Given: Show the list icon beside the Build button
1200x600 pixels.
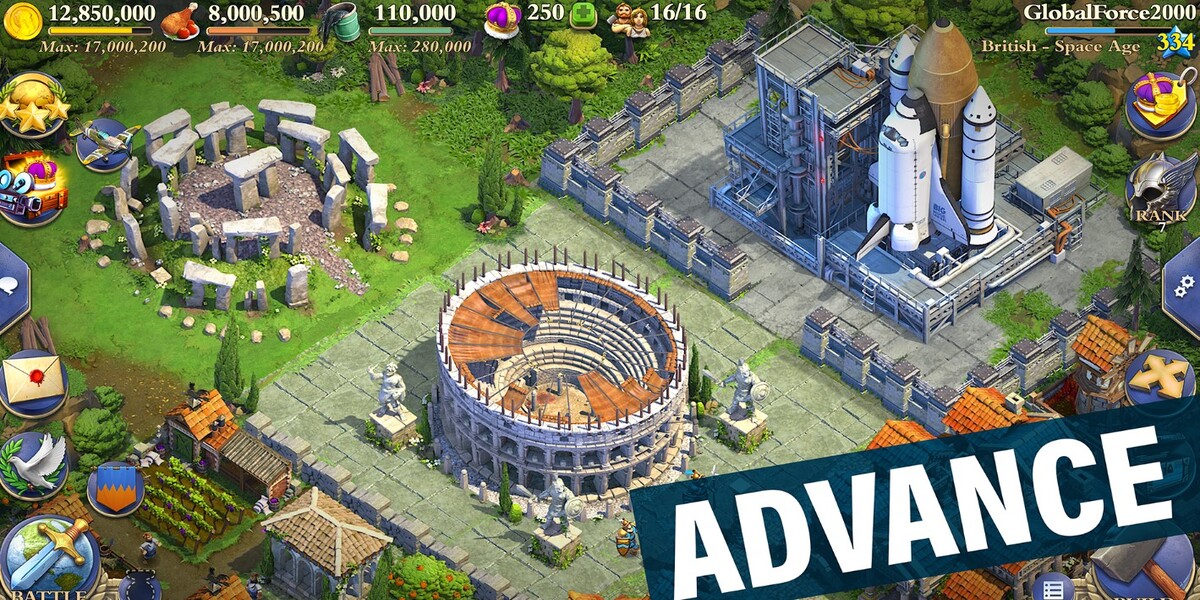Looking at the screenshot, I should tap(1052, 586).
